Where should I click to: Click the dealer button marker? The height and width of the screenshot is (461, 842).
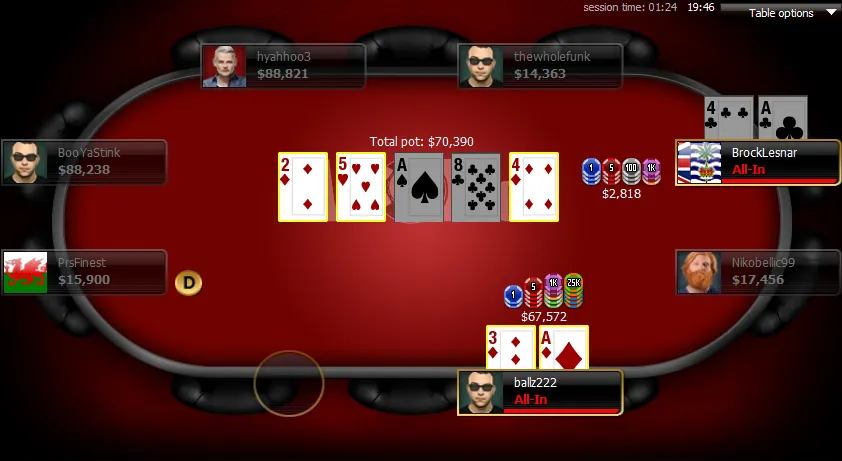coord(188,283)
